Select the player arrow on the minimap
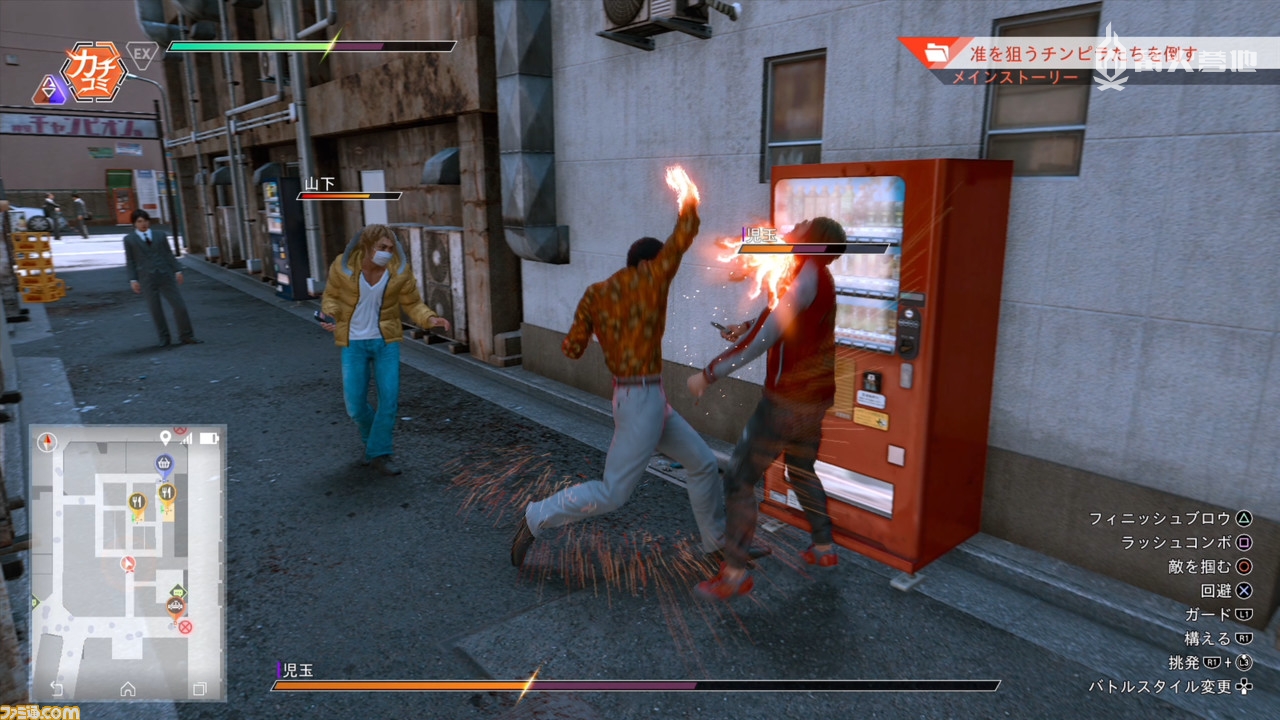The width and height of the screenshot is (1280, 720). pyautogui.click(x=127, y=564)
